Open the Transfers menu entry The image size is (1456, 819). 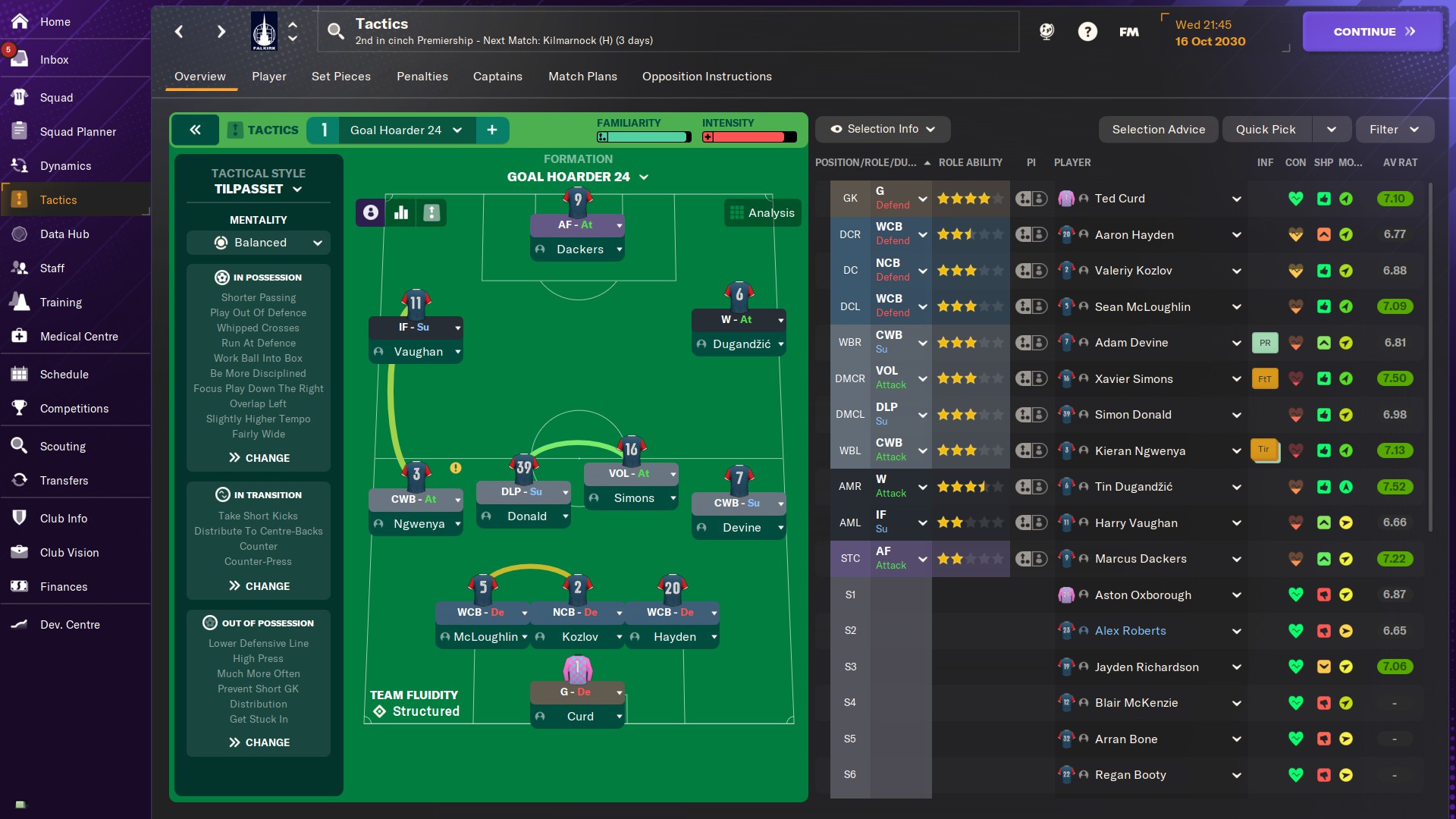point(64,481)
